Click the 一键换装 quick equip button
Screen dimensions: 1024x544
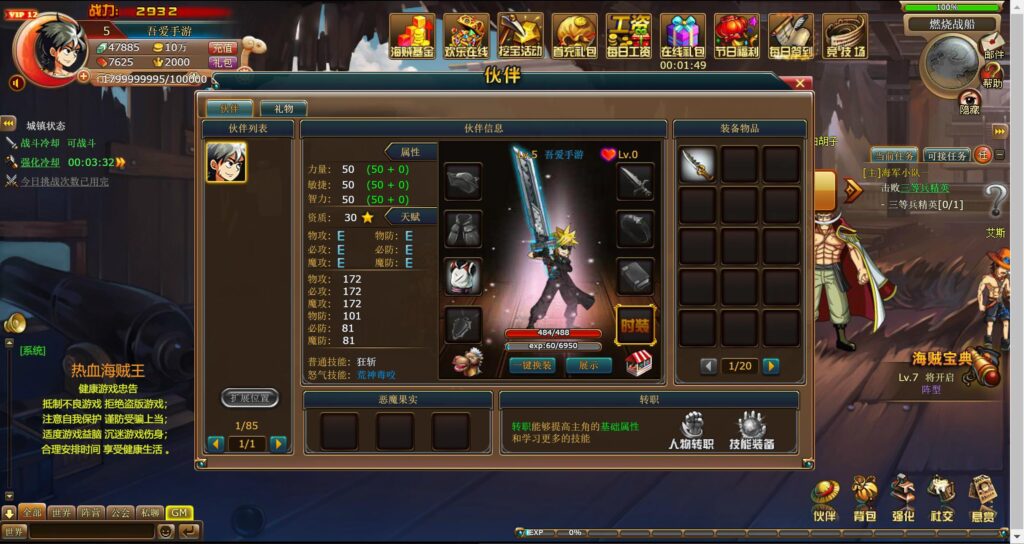(532, 366)
